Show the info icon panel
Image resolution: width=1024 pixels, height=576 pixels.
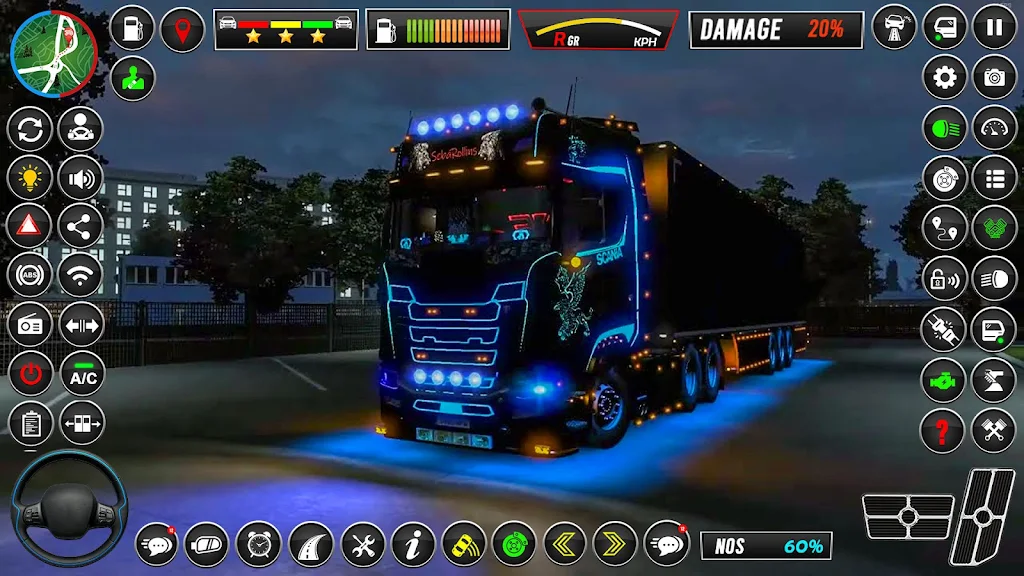point(413,544)
